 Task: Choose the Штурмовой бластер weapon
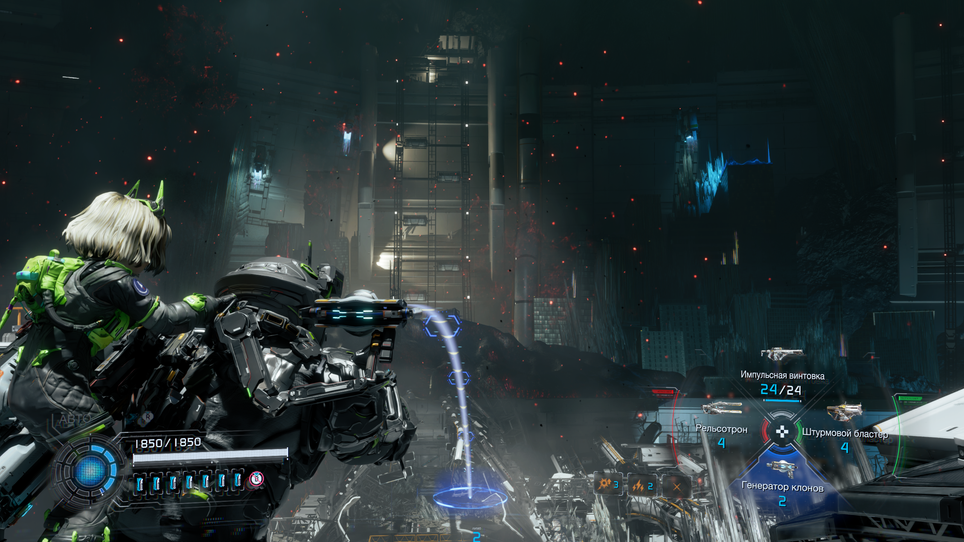(845, 411)
